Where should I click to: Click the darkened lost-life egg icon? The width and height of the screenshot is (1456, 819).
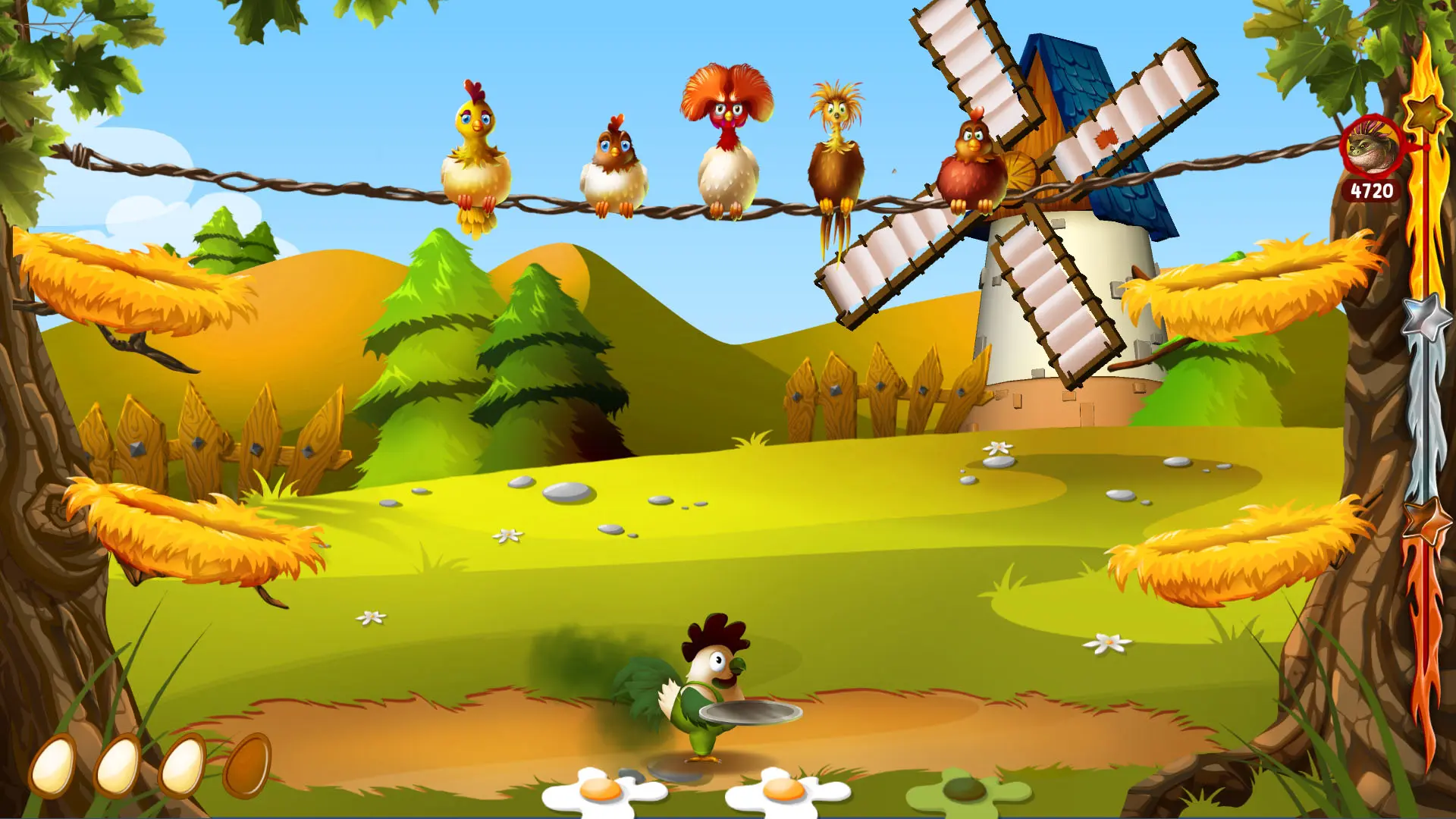click(x=246, y=765)
